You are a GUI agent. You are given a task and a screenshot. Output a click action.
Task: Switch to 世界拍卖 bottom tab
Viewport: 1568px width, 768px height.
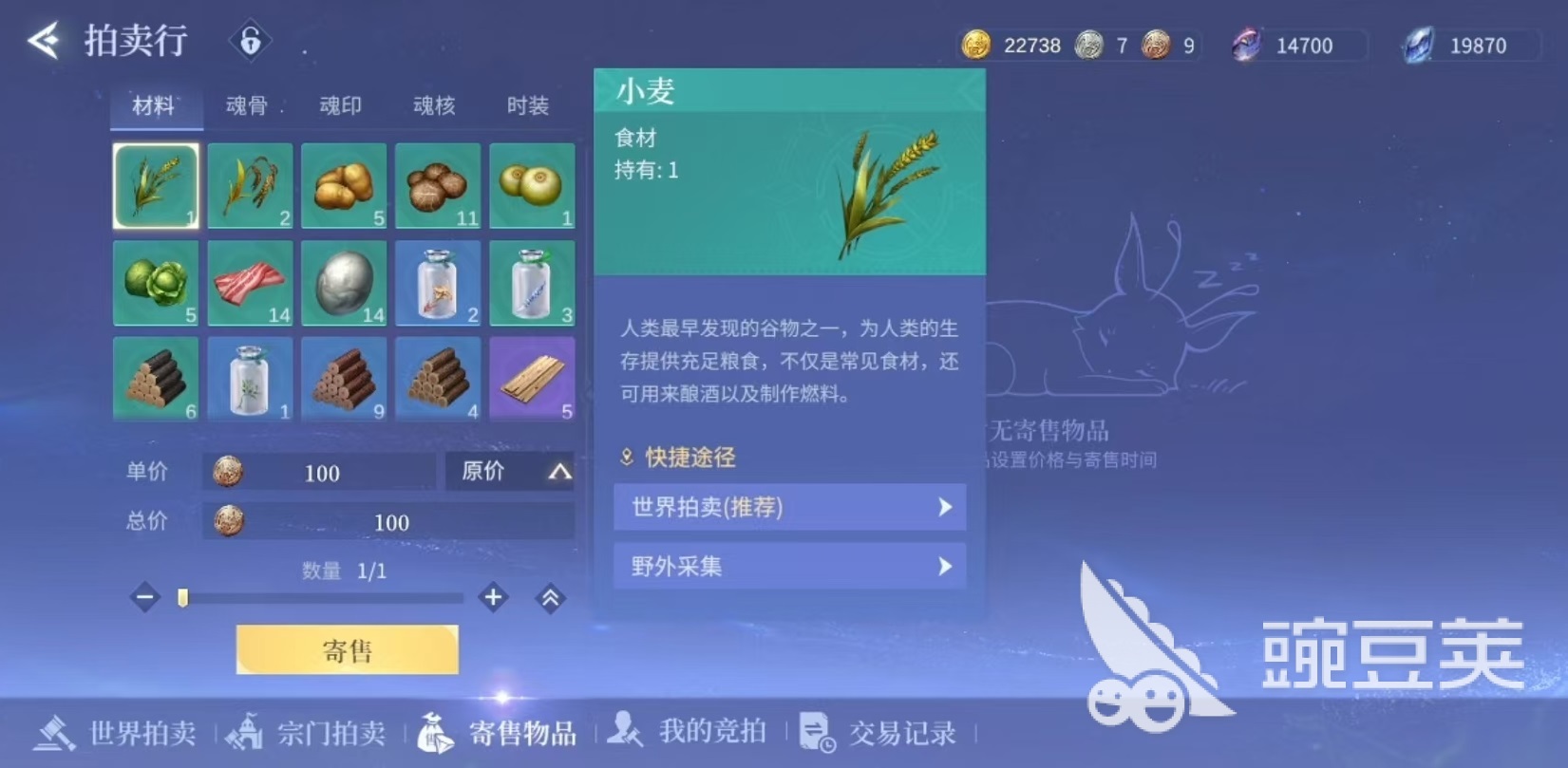116,733
